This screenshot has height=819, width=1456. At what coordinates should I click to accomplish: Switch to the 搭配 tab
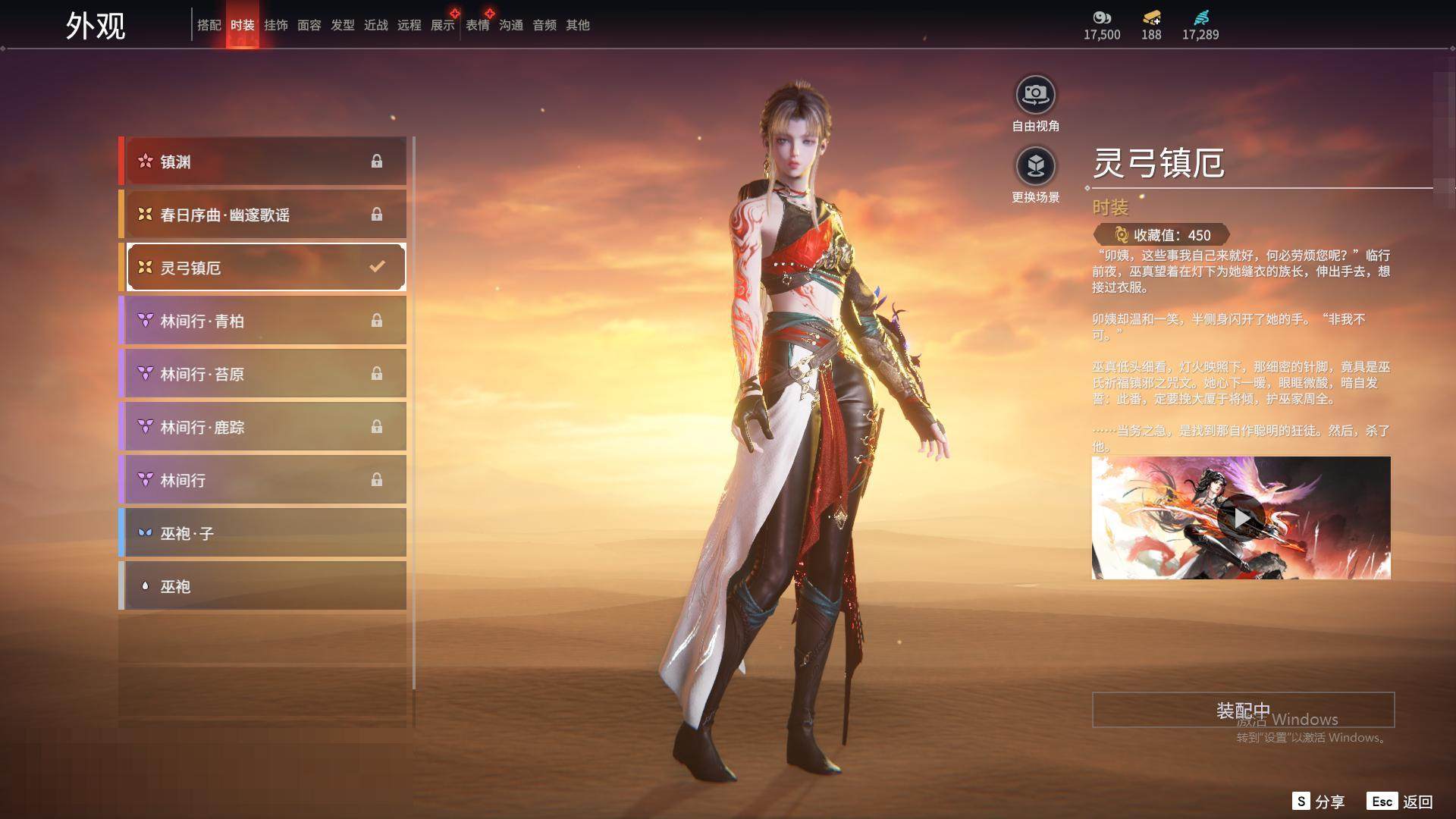click(209, 25)
